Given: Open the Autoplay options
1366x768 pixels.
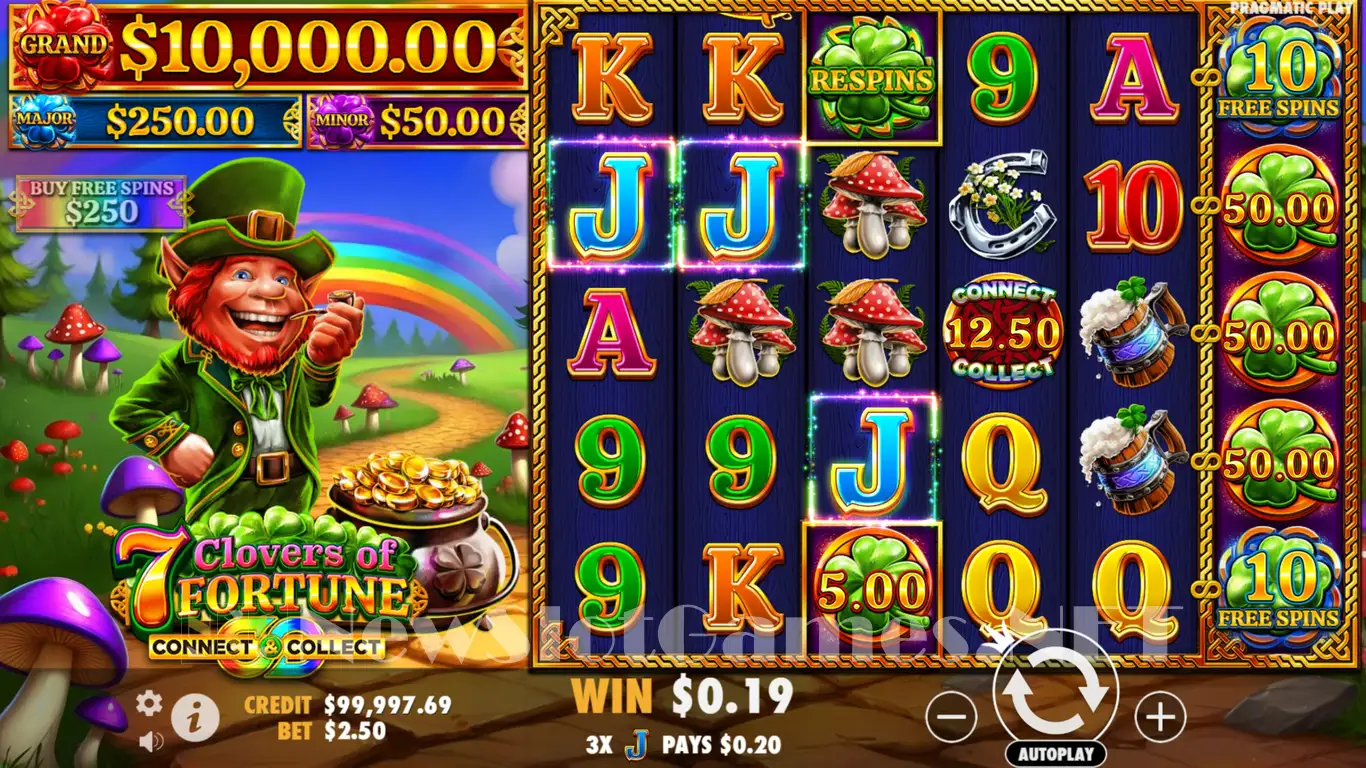Looking at the screenshot, I should pyautogui.click(x=1055, y=753).
